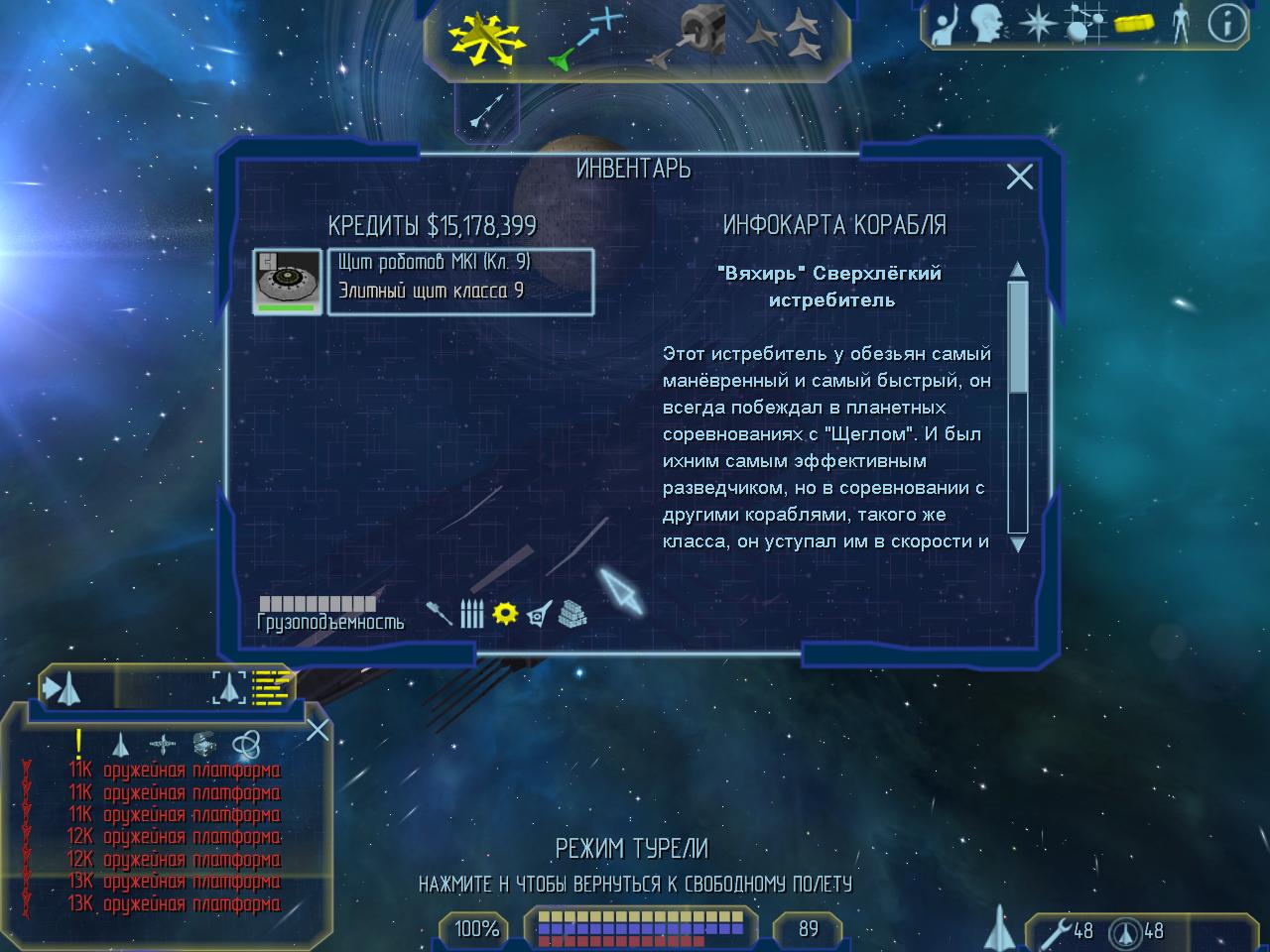Image resolution: width=1270 pixels, height=952 pixels.
Task: Activate the join formation maneuver icon
Action: pos(782,40)
